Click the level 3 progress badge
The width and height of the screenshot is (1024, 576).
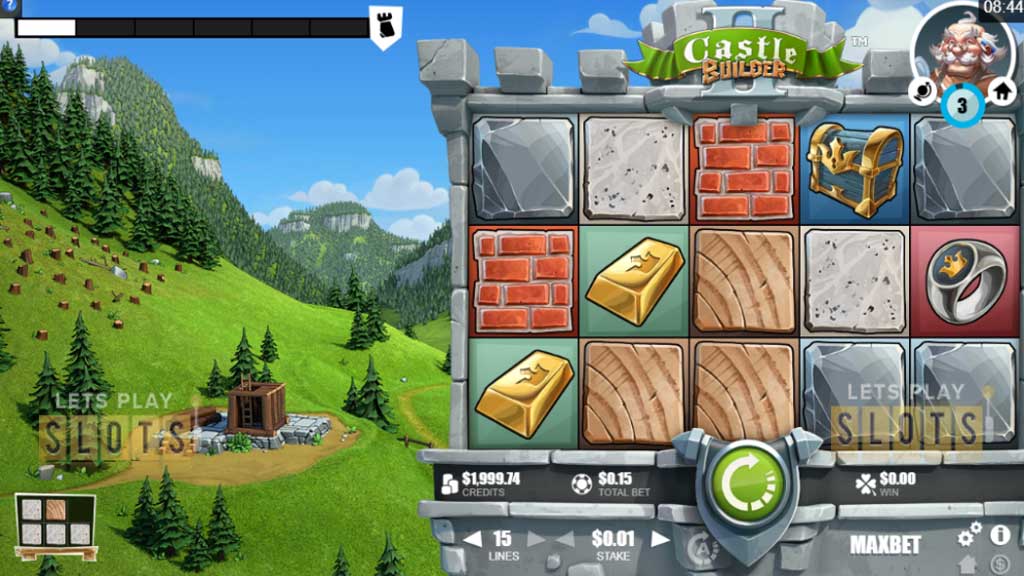[x=962, y=105]
